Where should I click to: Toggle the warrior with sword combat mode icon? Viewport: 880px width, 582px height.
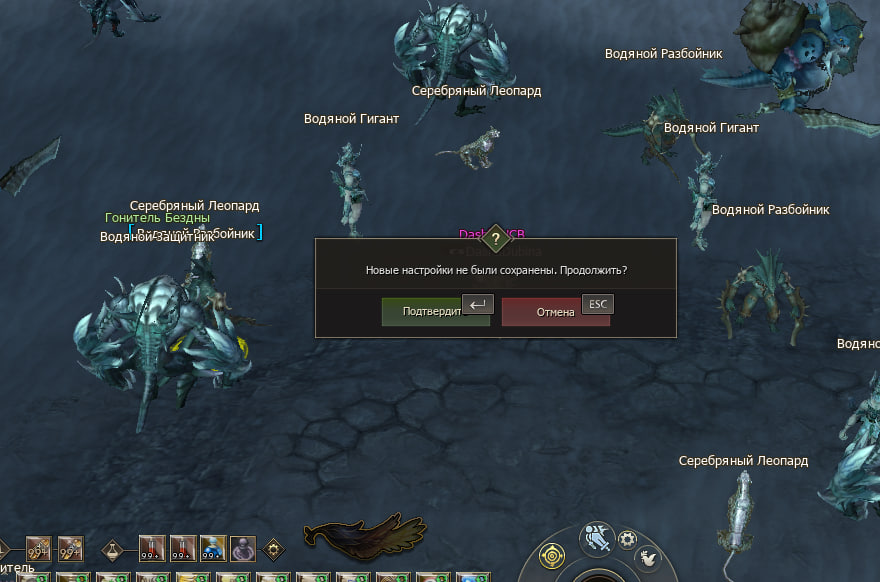[x=598, y=538]
